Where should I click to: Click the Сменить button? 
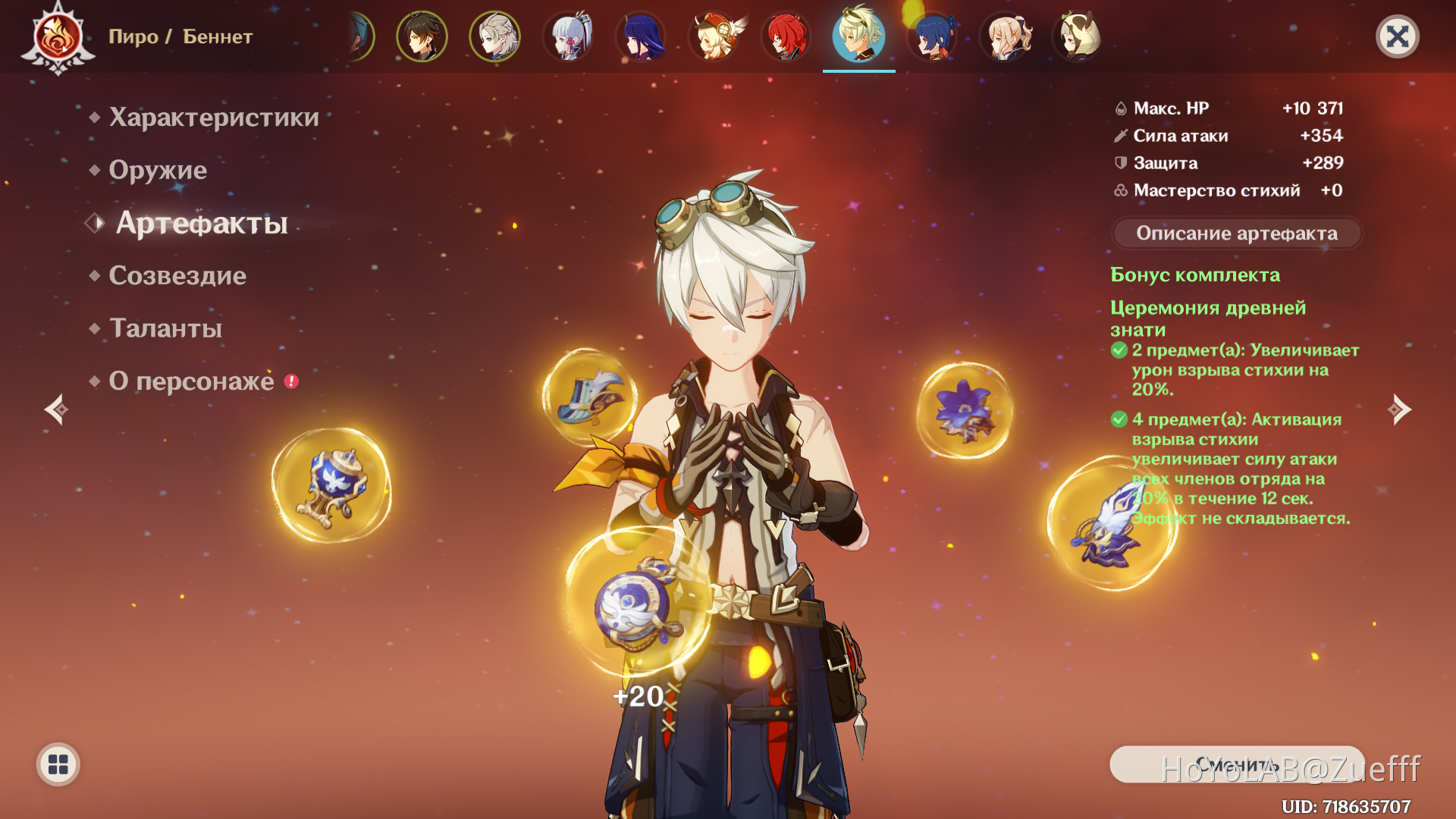pyautogui.click(x=1236, y=764)
